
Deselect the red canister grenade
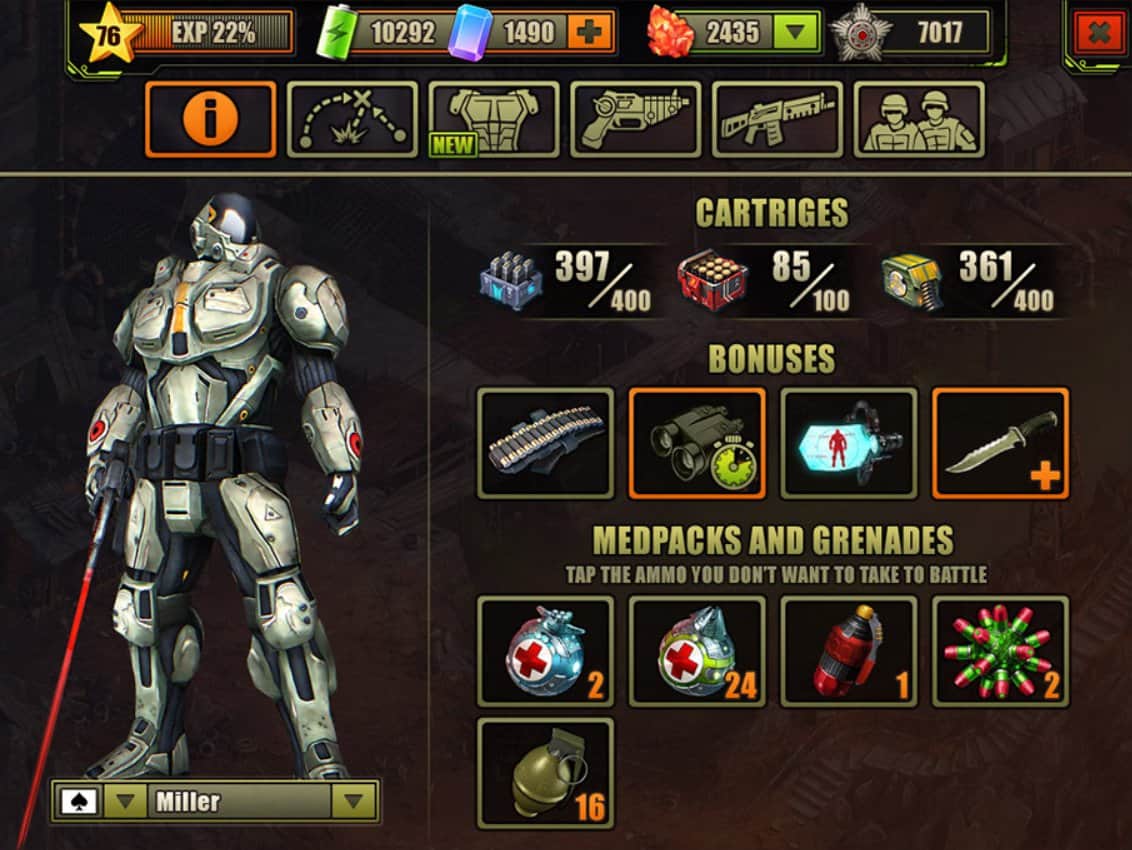coord(848,651)
